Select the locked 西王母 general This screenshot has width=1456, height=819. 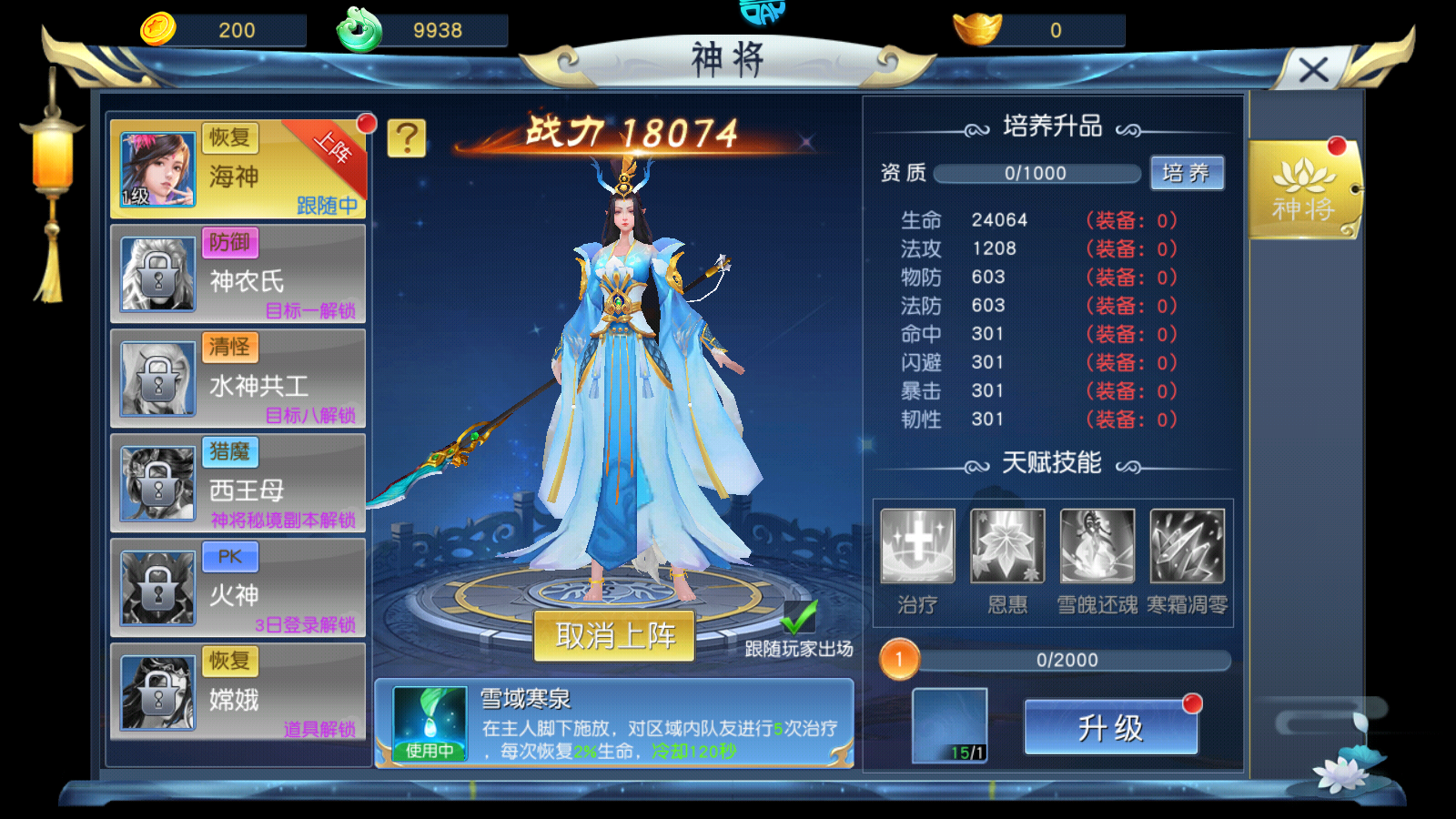[x=238, y=484]
